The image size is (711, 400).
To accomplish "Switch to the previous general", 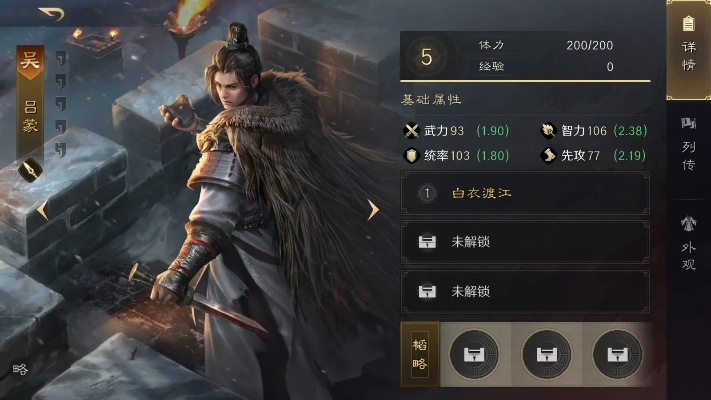I will click(x=43, y=211).
